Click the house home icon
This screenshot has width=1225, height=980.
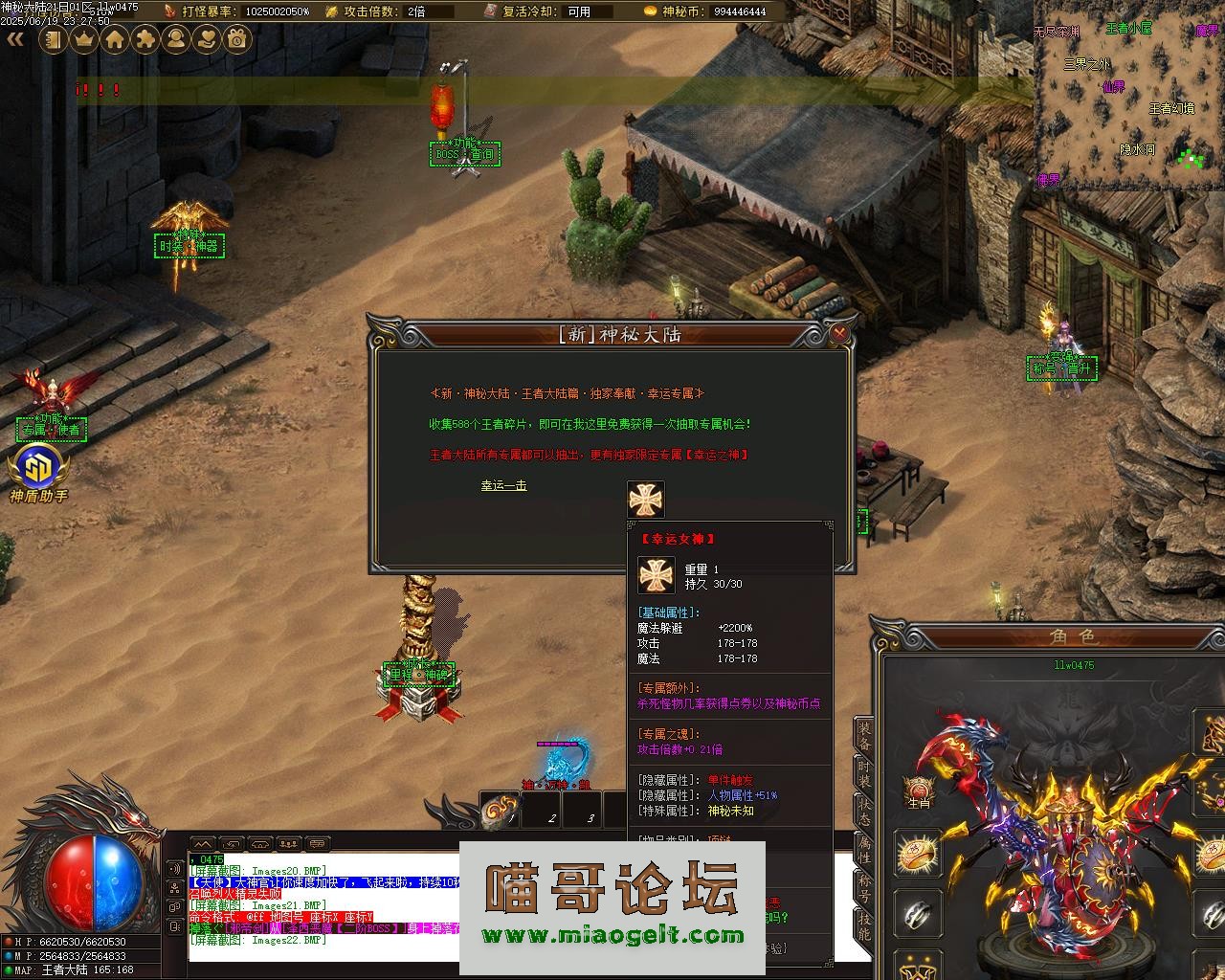click(115, 39)
